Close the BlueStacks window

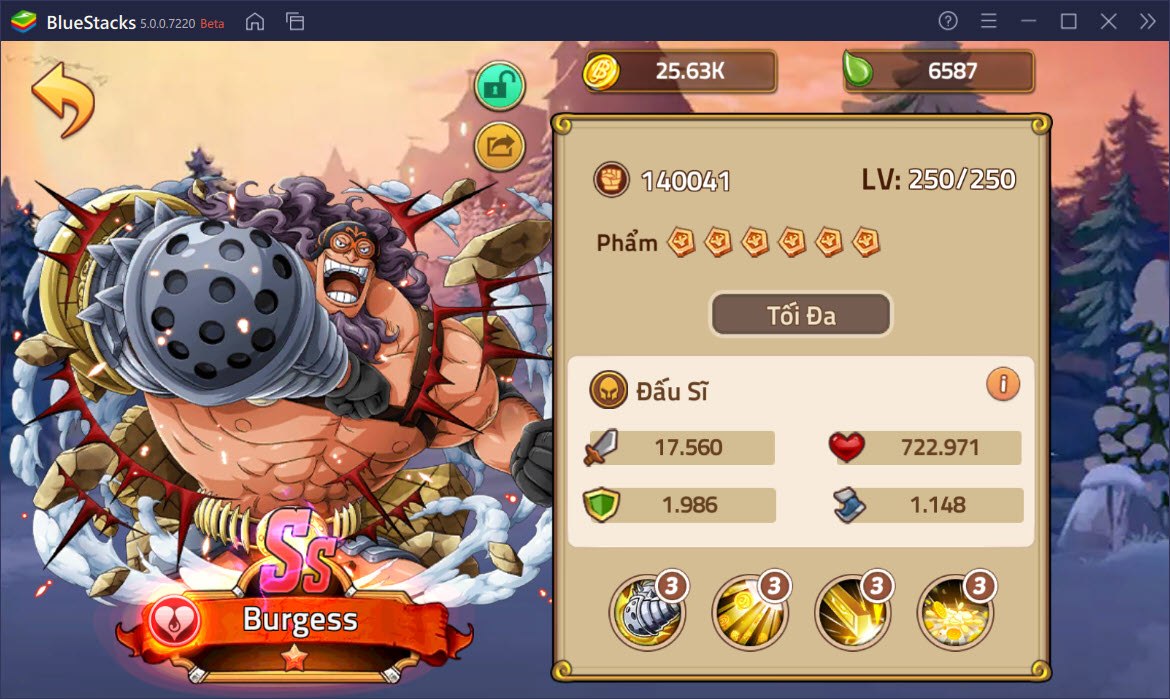tap(1108, 21)
